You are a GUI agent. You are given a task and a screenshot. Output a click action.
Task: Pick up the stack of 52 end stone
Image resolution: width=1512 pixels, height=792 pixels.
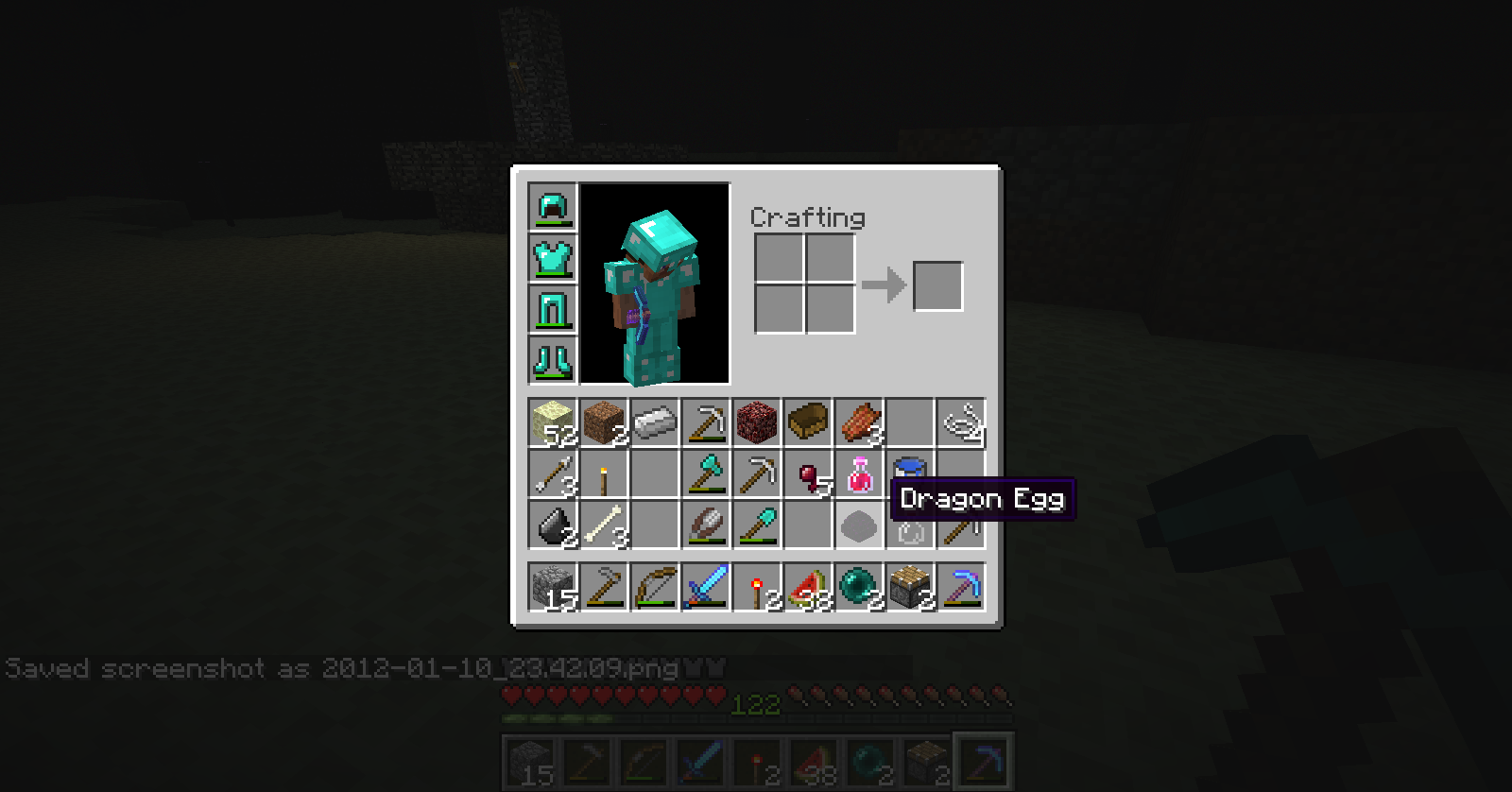553,422
